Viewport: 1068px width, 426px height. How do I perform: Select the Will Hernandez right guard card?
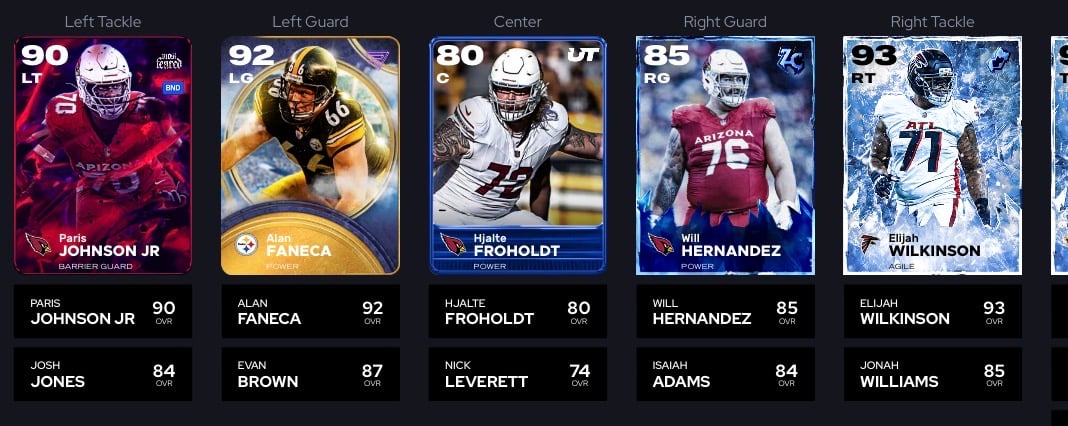pos(725,155)
